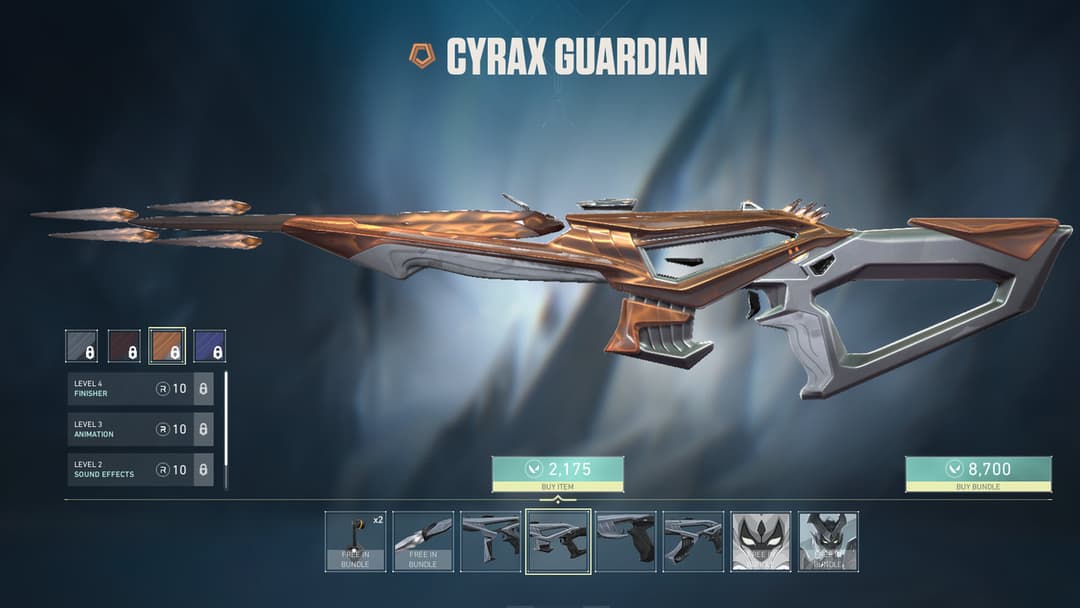Select the gun buddy x2 bundle thumbnail
1080x608 pixels.
pos(355,542)
